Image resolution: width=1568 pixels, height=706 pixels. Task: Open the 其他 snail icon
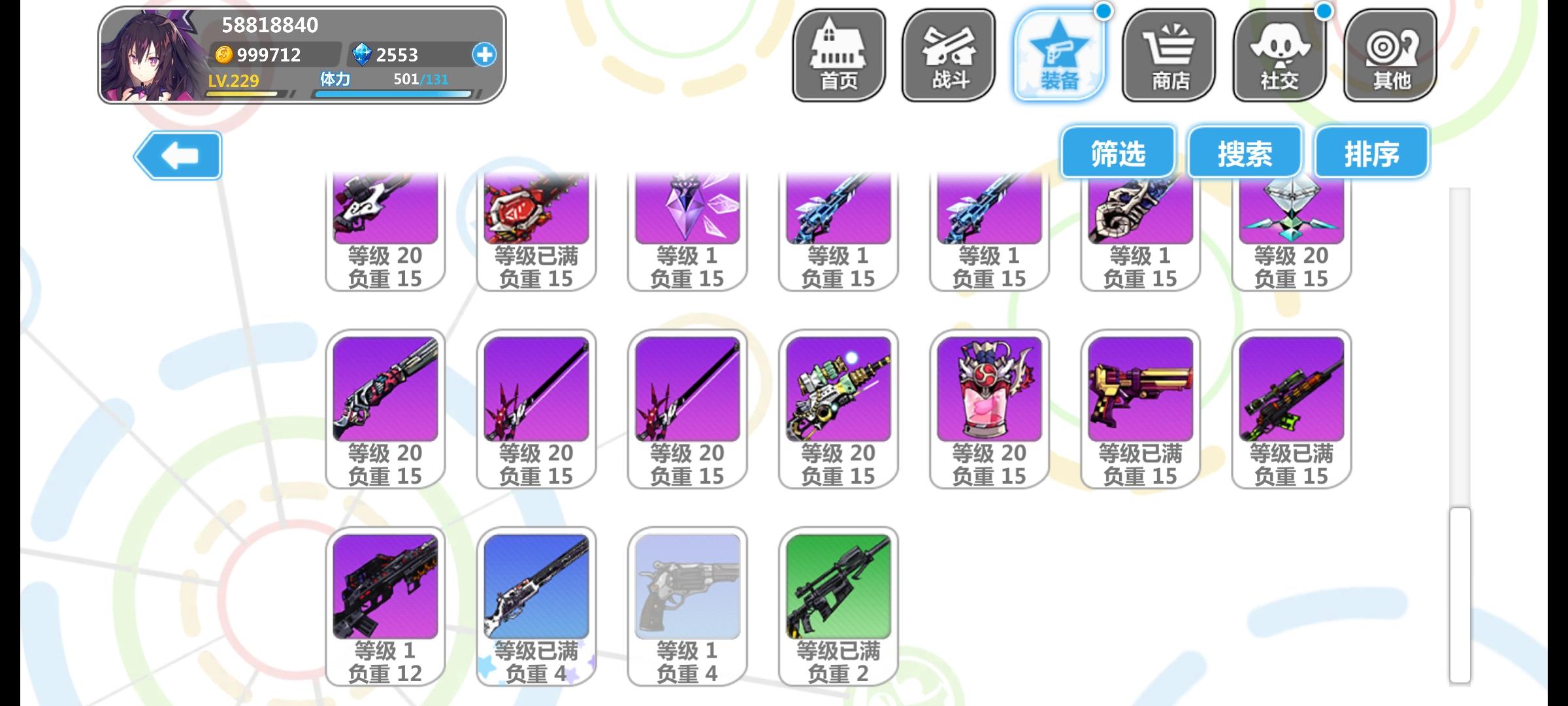point(1388,54)
